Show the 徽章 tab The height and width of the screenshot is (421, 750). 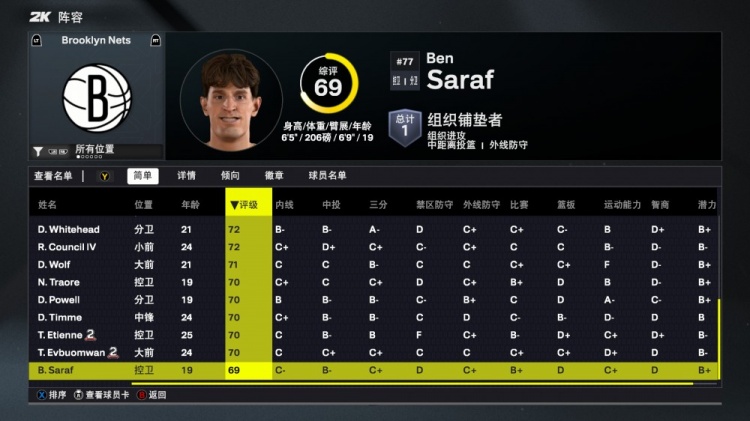pyautogui.click(x=274, y=176)
